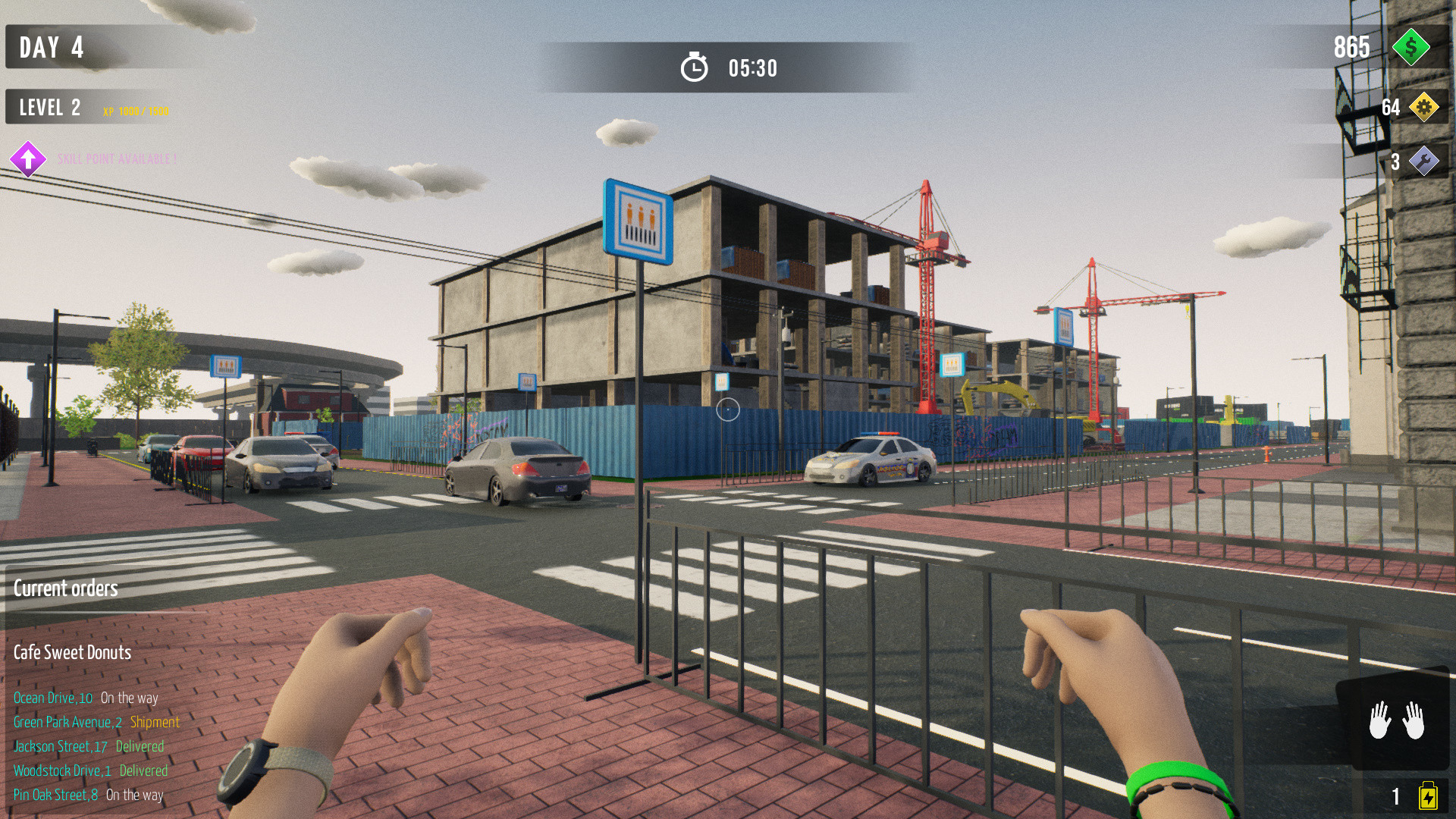This screenshot has width=1456, height=819.
Task: Click the purple skill point arrow icon
Action: tap(29, 159)
